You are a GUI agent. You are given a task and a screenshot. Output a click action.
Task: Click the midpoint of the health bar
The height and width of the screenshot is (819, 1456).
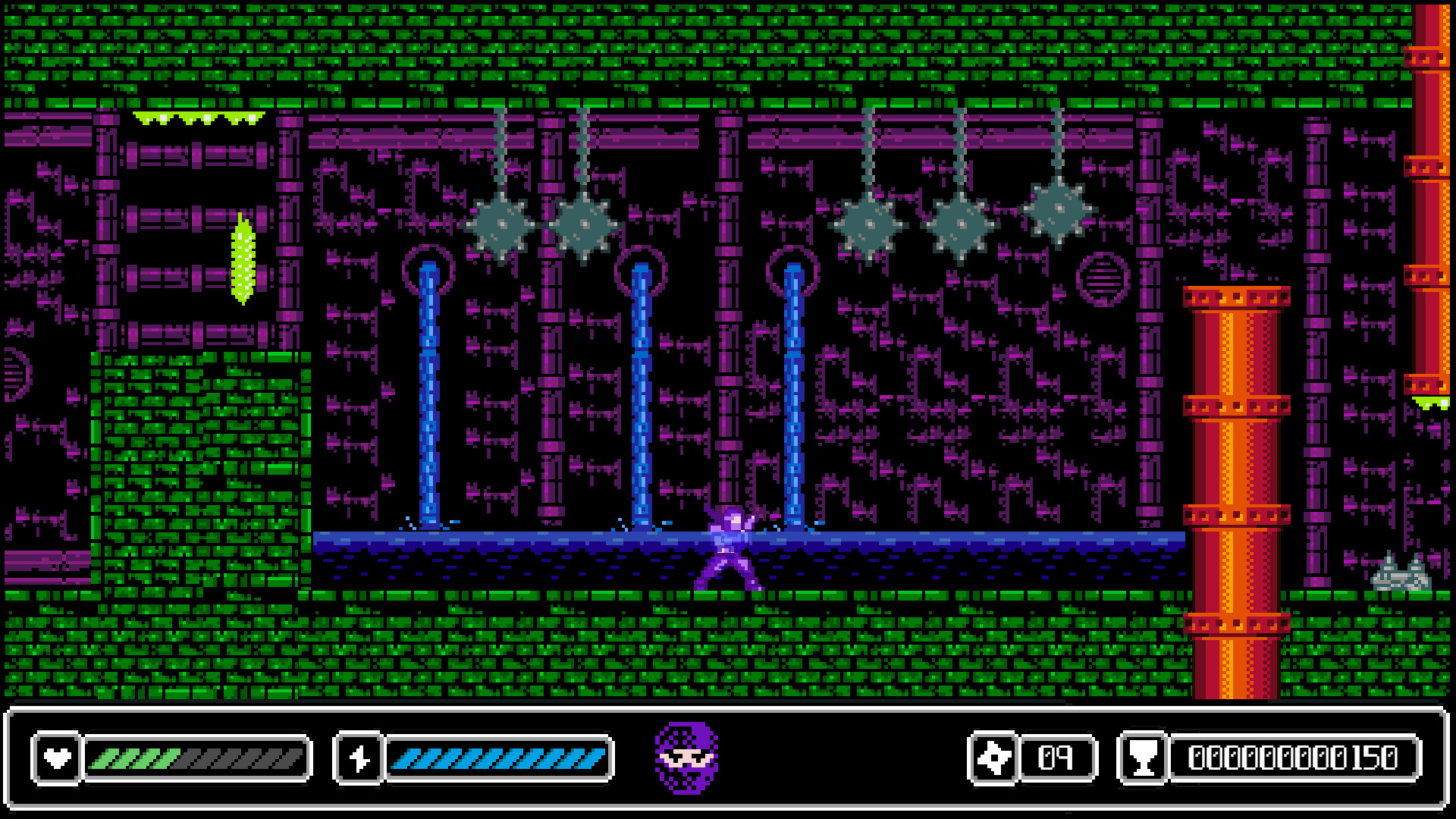(x=197, y=755)
